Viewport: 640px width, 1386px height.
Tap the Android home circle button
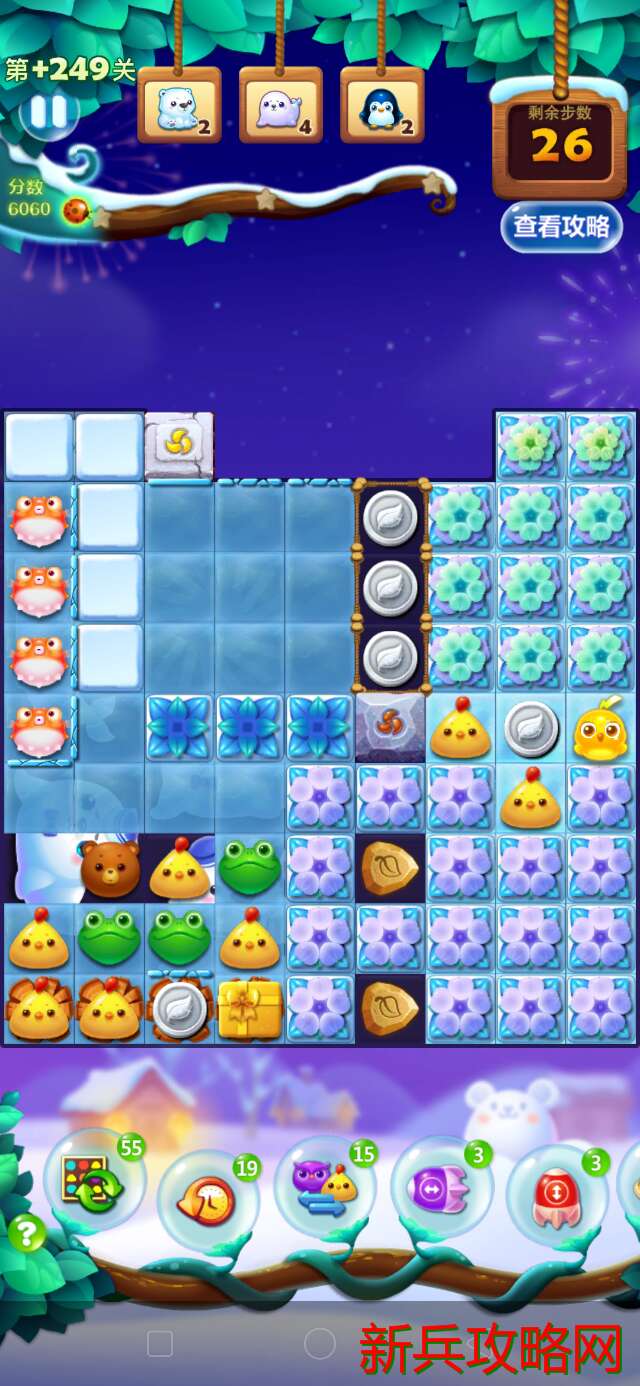tap(319, 1343)
